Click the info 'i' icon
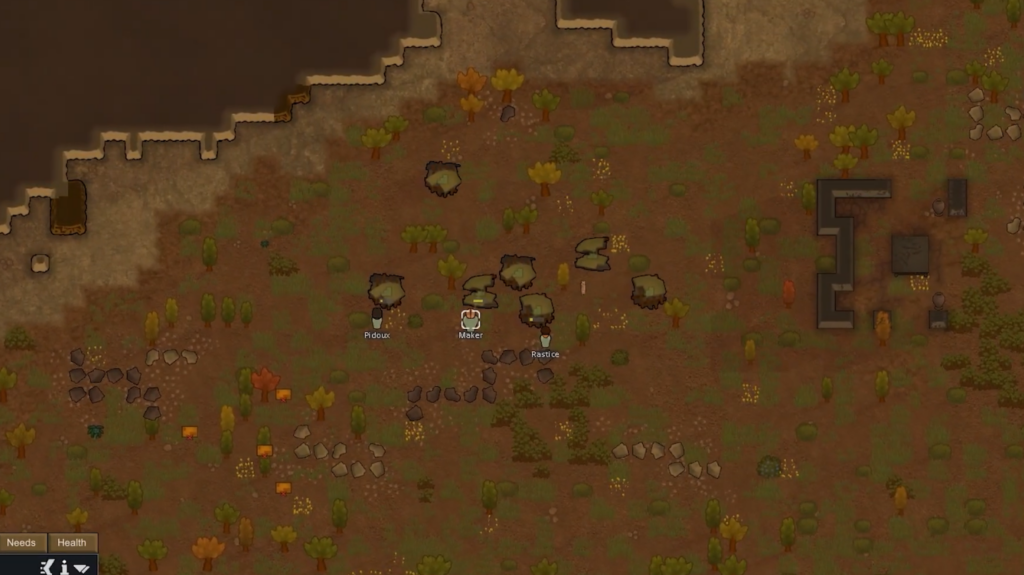 pos(64,567)
